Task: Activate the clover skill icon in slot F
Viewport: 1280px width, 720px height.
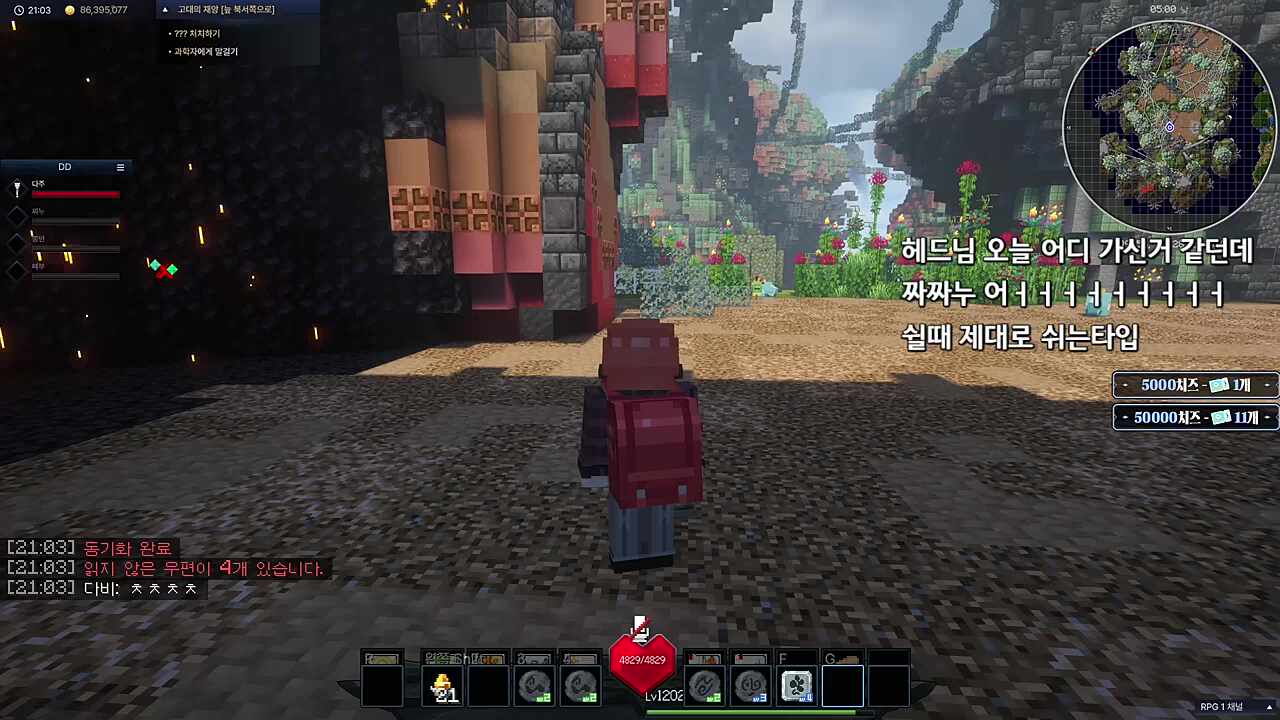Action: (x=797, y=683)
